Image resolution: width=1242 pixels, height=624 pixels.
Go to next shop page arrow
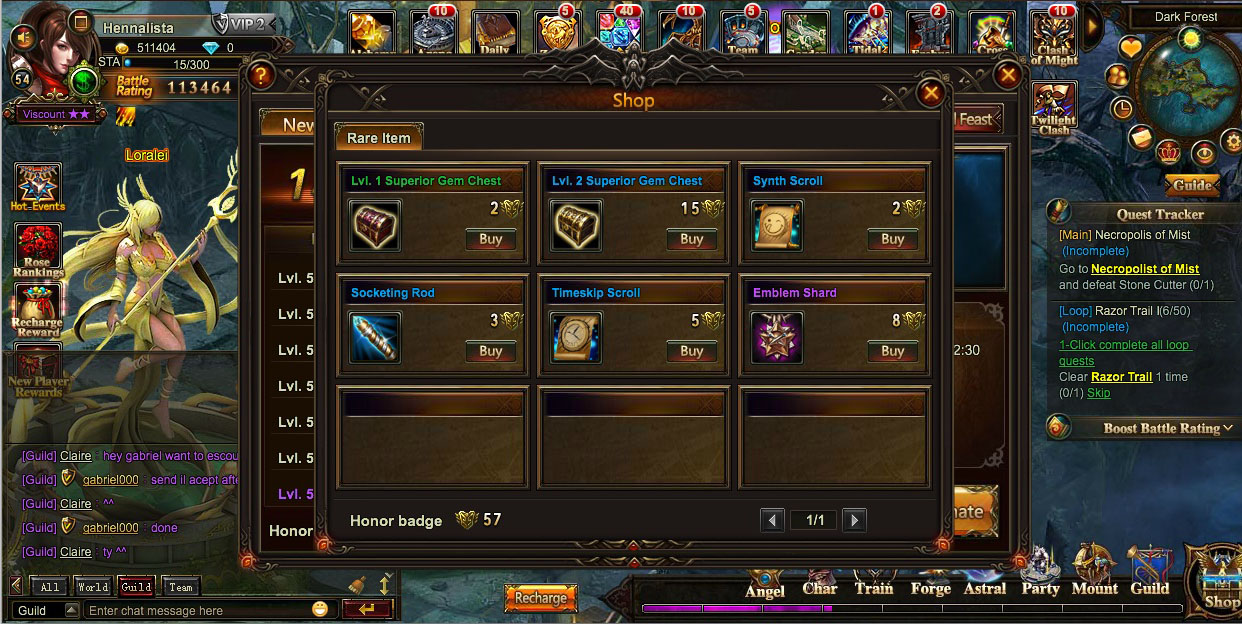coord(853,520)
